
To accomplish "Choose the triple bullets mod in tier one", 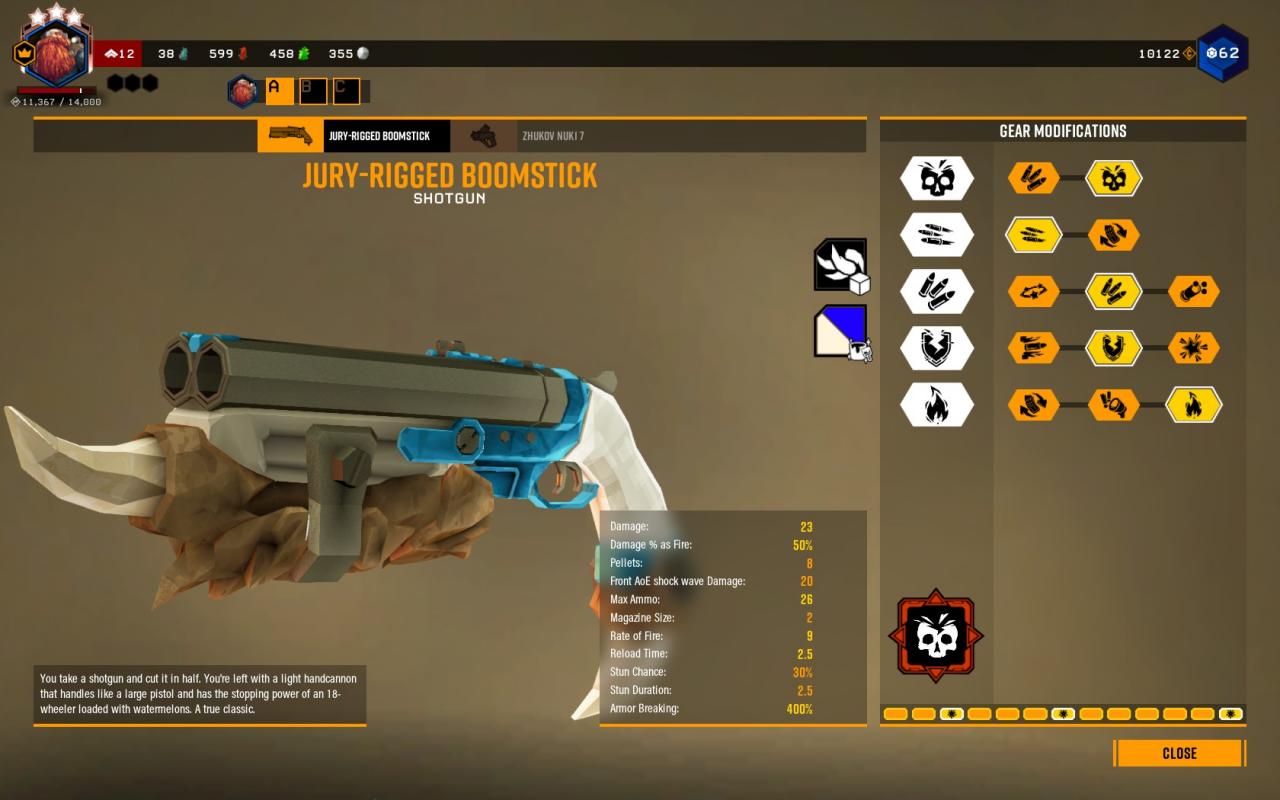I will tap(1034, 179).
